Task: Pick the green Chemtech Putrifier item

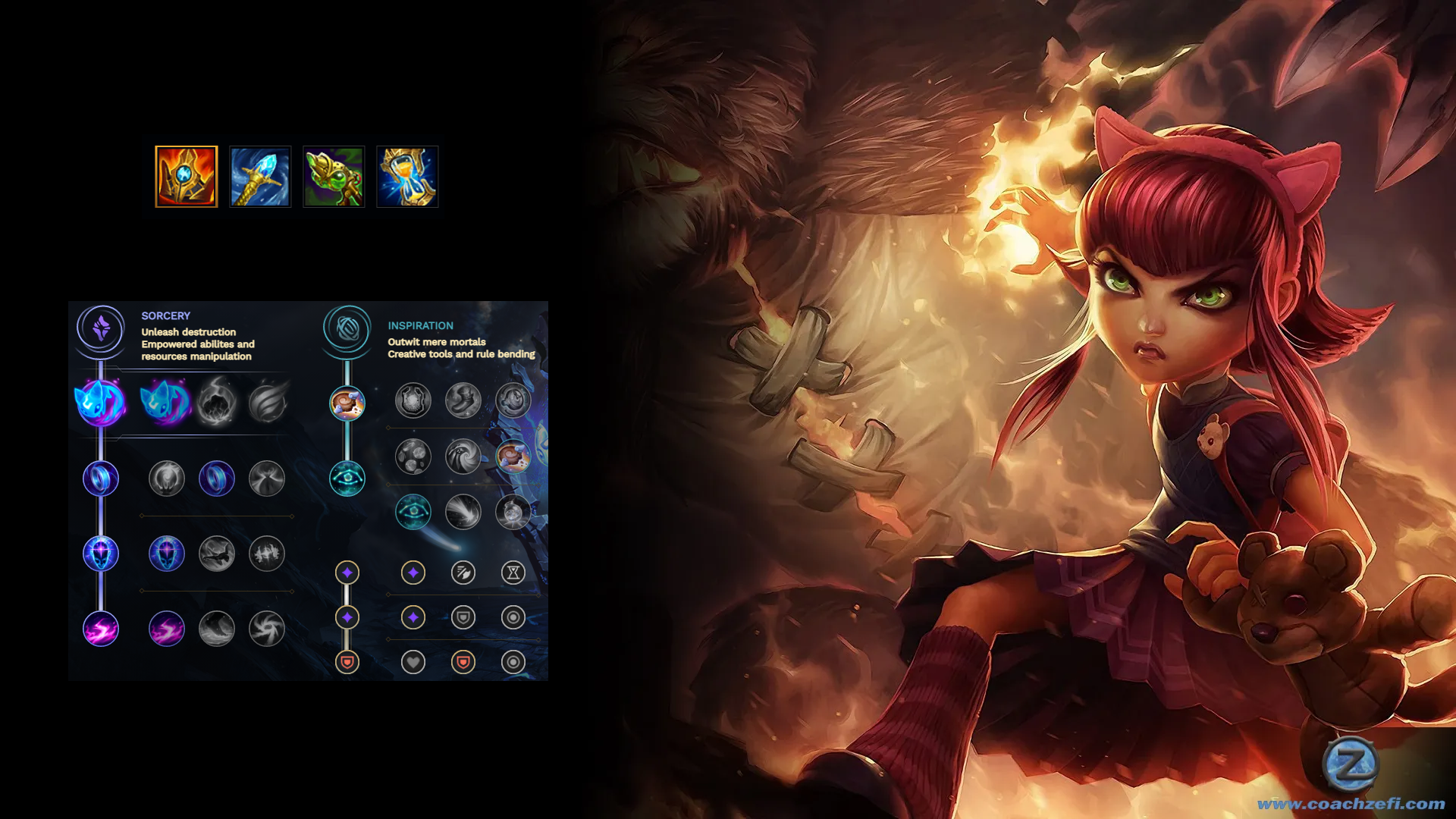Action: 334,177
